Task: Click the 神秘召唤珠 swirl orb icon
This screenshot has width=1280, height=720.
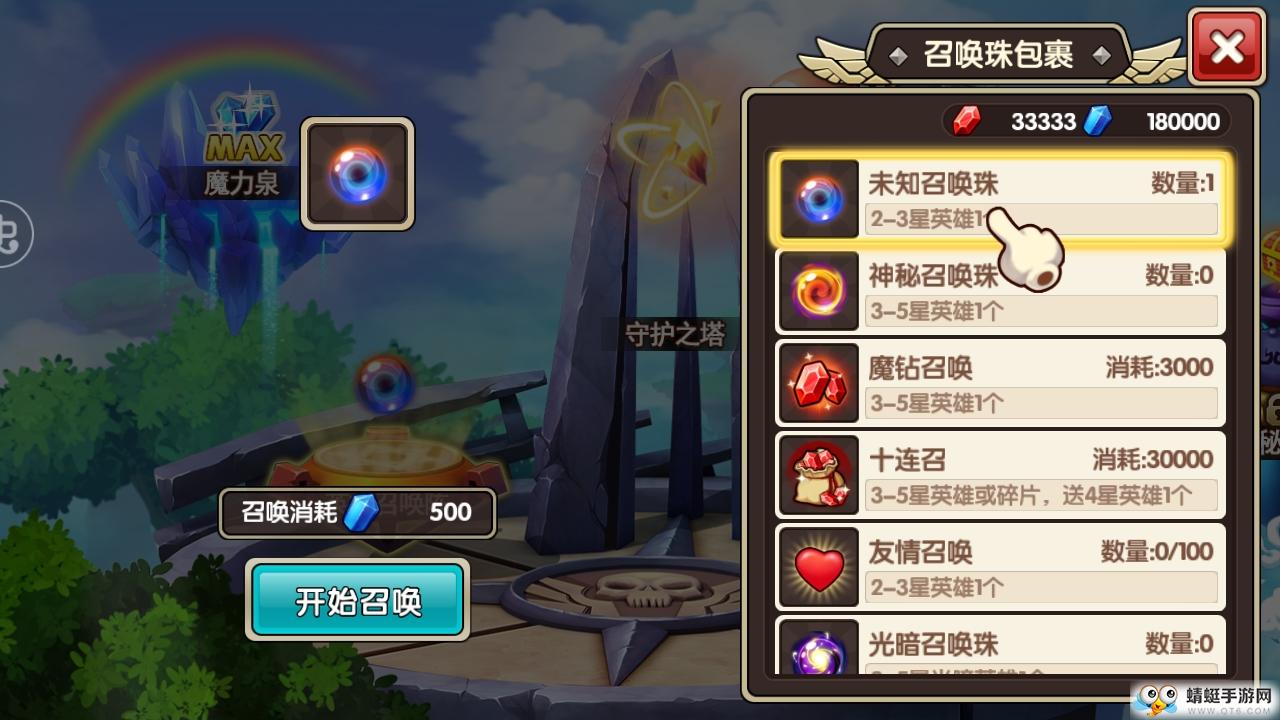Action: (x=818, y=290)
